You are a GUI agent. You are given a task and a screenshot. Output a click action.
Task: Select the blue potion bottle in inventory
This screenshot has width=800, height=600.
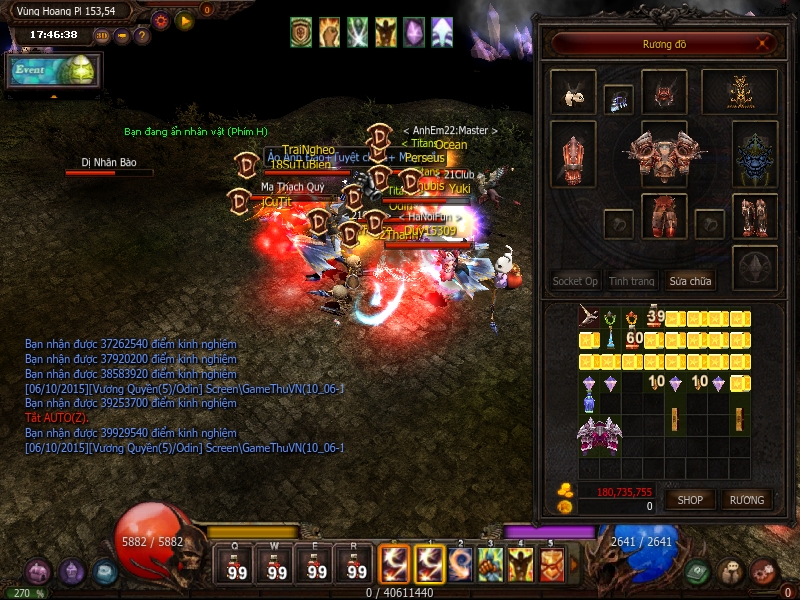[588, 403]
